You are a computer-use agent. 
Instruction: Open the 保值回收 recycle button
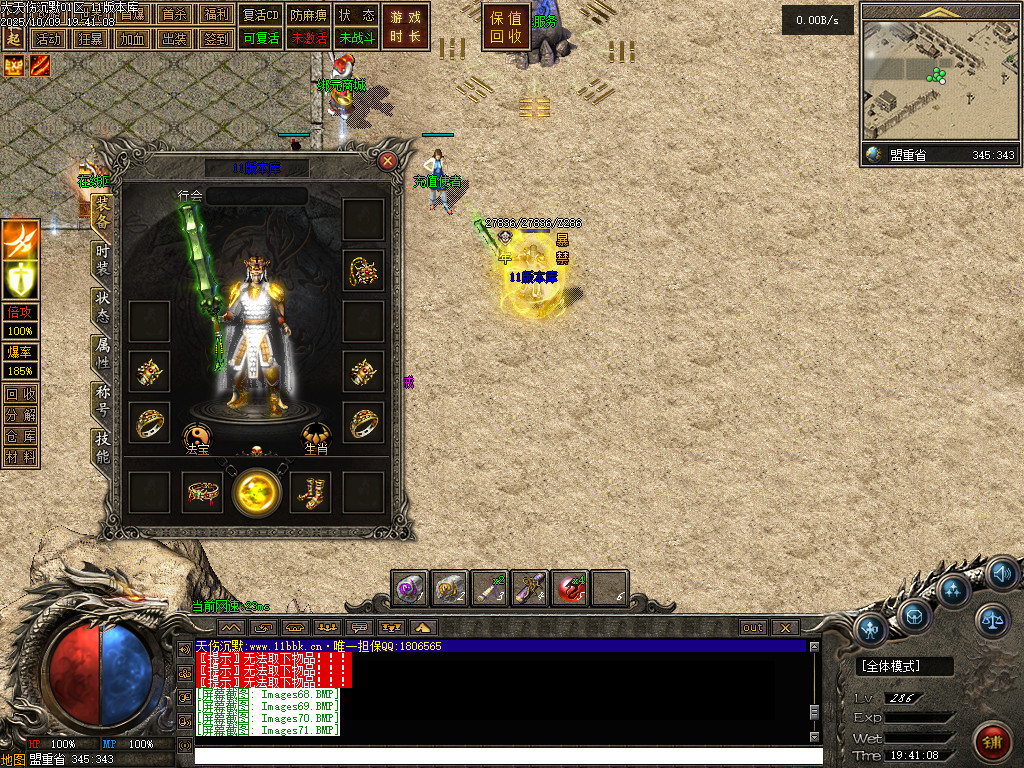(x=507, y=27)
